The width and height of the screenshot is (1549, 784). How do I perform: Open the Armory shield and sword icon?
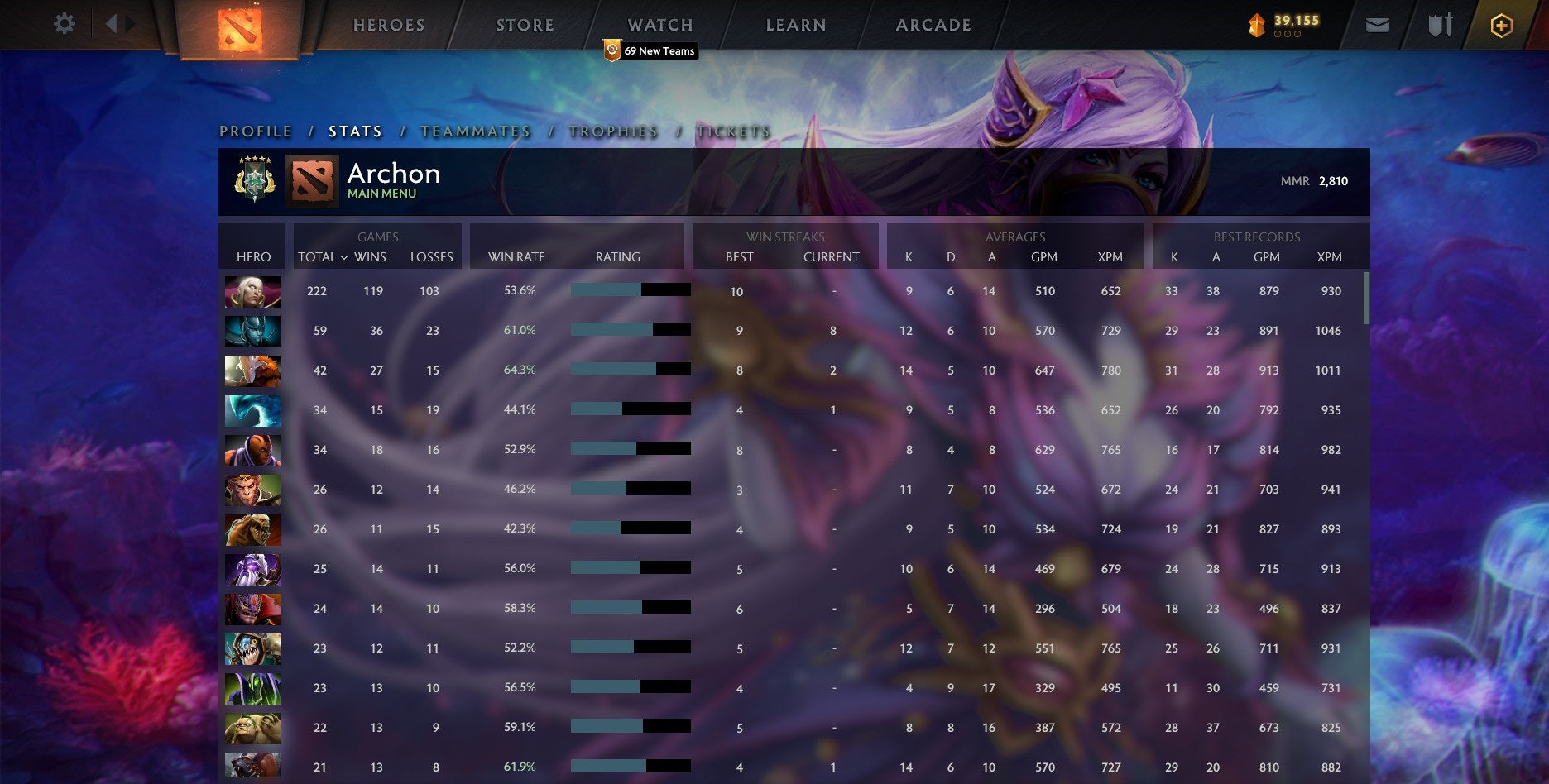point(1440,25)
